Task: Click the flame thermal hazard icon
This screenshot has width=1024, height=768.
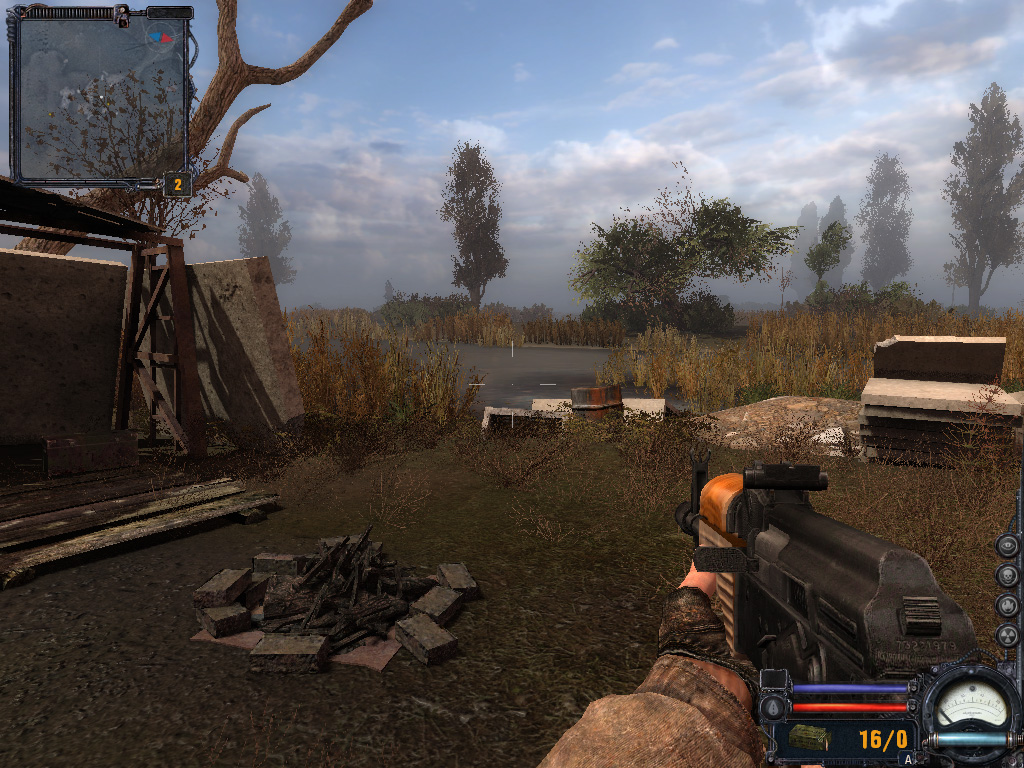Action: (1008, 606)
